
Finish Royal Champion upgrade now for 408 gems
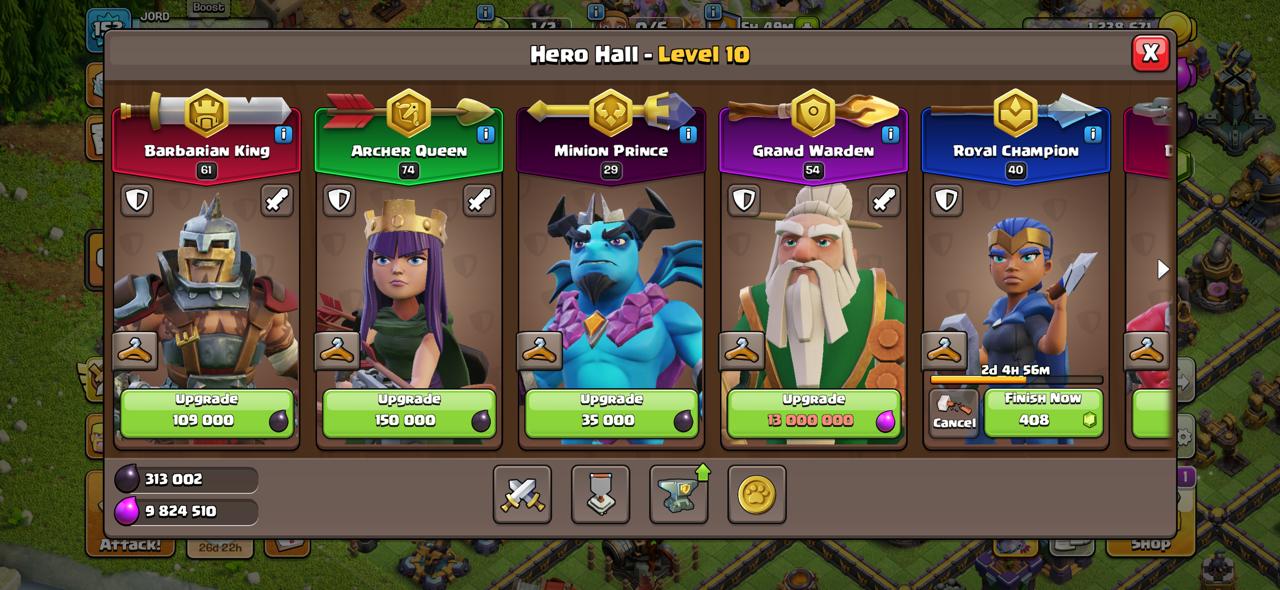point(1043,412)
